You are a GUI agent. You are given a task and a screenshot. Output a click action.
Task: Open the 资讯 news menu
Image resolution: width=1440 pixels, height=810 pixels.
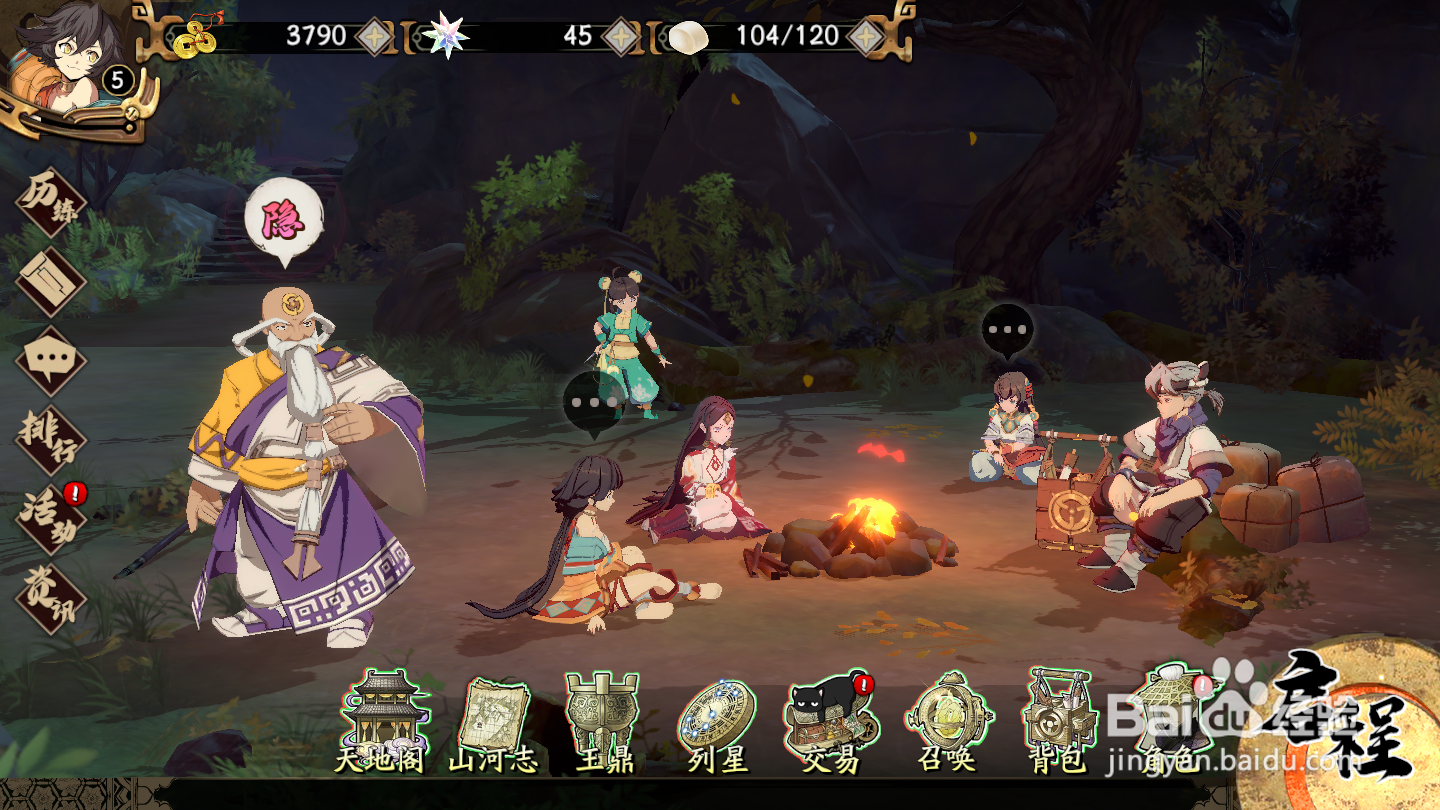pyautogui.click(x=51, y=598)
